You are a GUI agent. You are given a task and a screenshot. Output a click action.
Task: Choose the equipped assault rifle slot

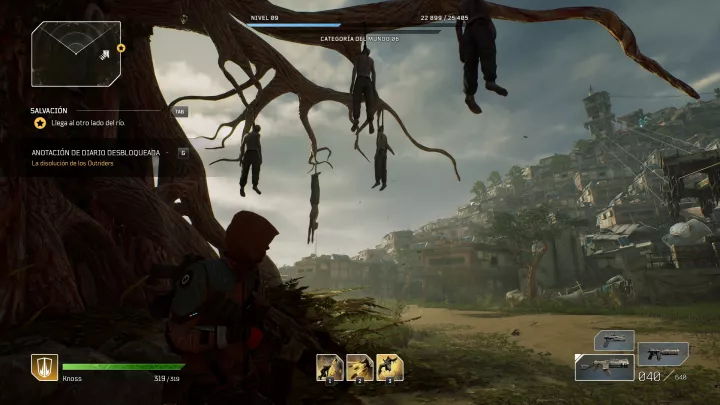[x=604, y=367]
